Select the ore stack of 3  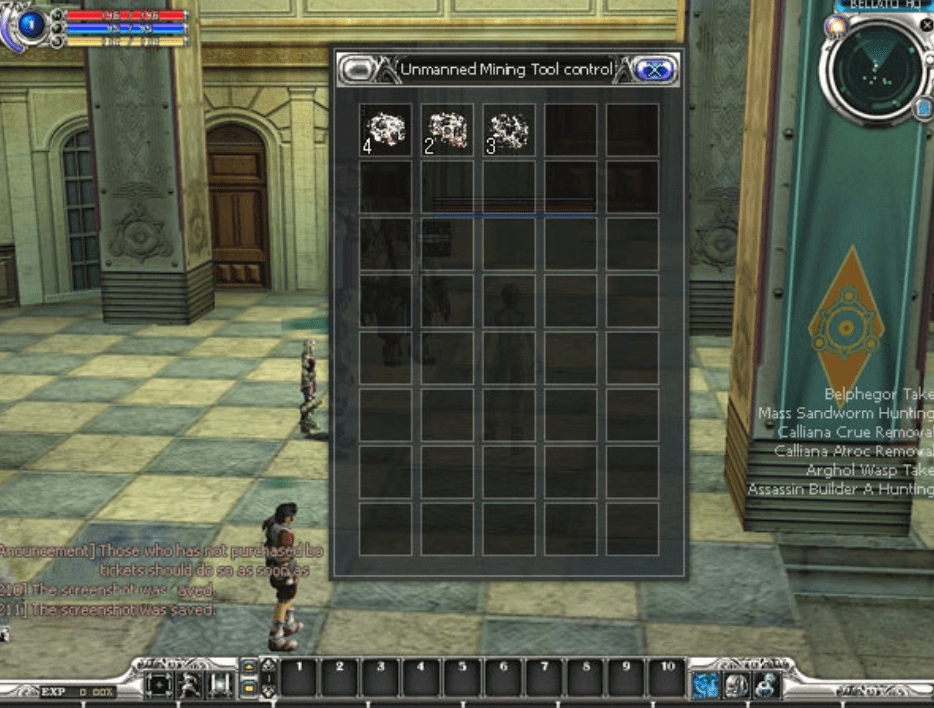(508, 130)
